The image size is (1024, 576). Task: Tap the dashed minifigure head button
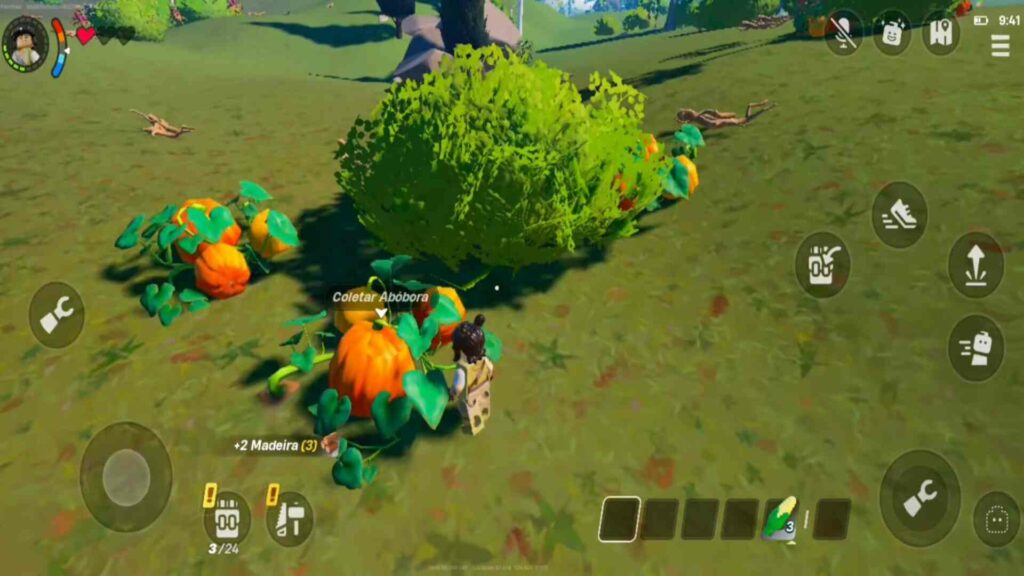pyautogui.click(x=996, y=518)
